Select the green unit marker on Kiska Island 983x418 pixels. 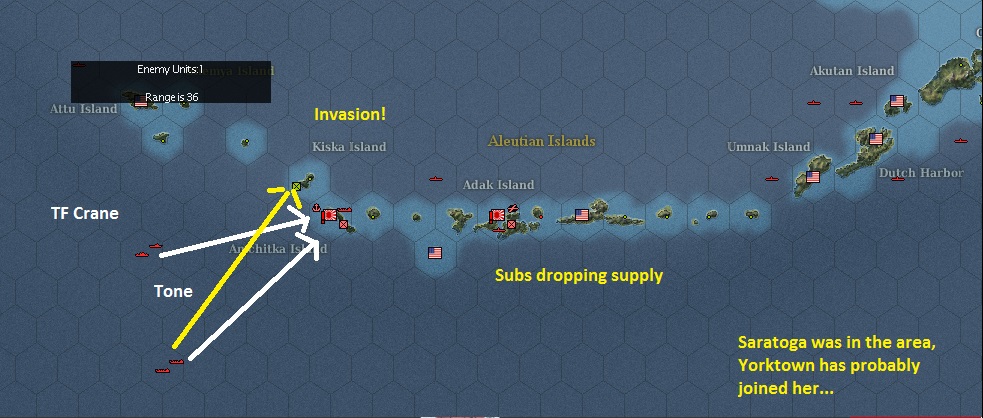coord(296,186)
